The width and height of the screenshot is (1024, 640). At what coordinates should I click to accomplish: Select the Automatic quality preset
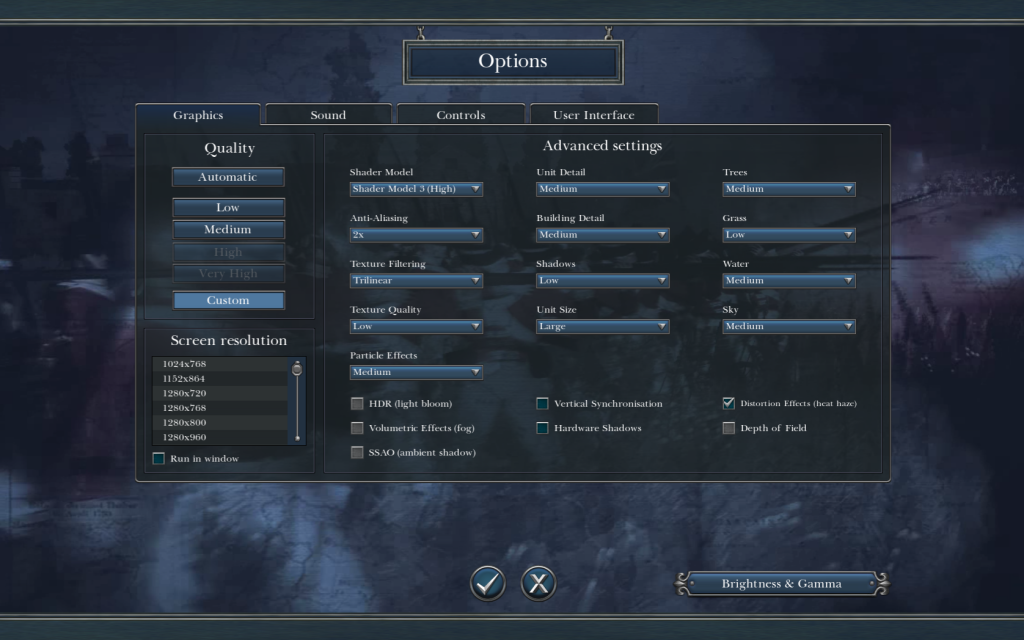coord(228,177)
